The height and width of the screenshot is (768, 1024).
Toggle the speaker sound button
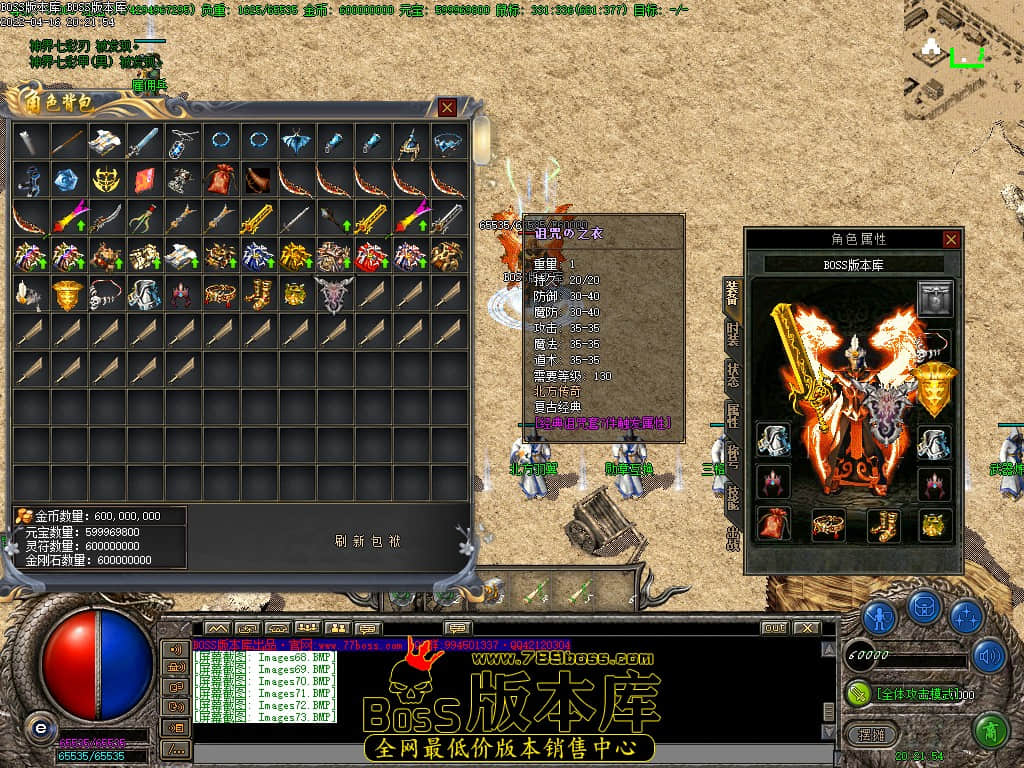pos(989,655)
